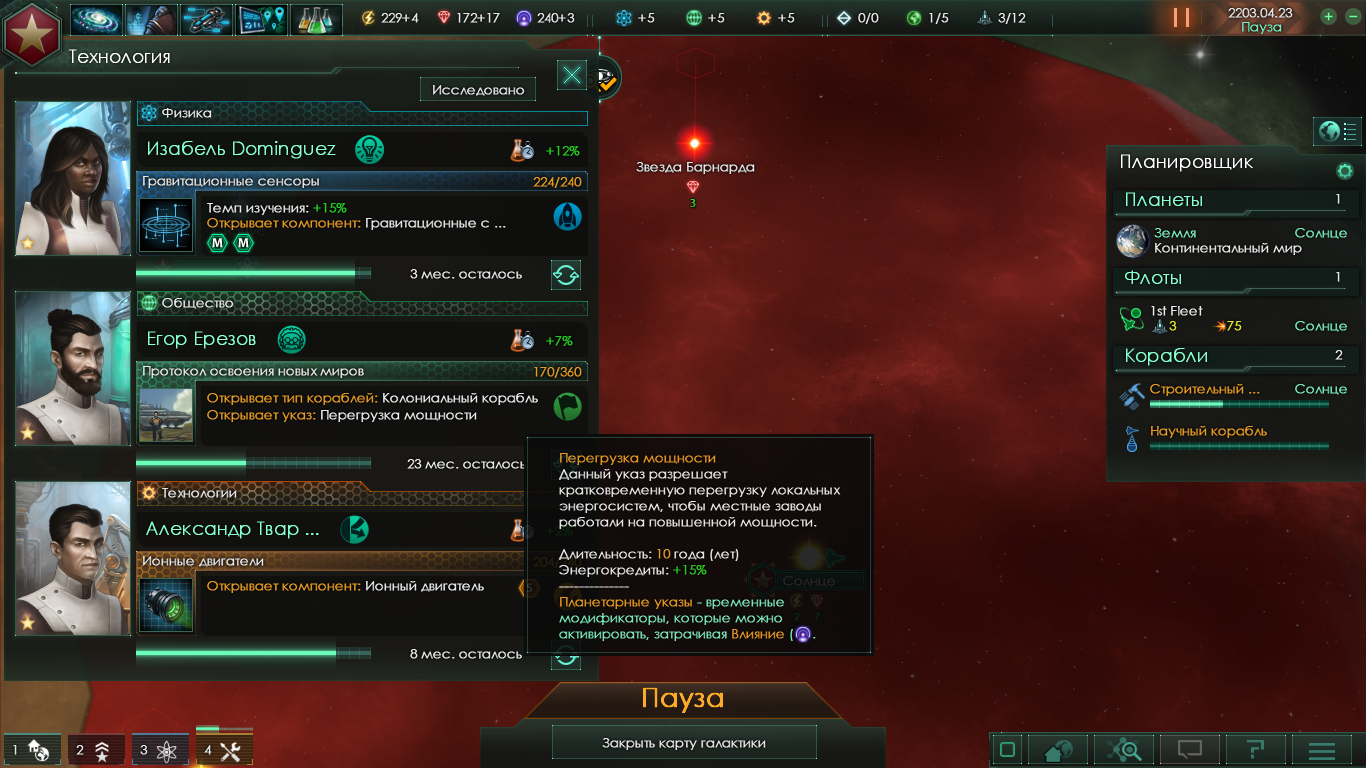Toggle the orange pause button
Image resolution: width=1366 pixels, height=768 pixels.
1181,18
